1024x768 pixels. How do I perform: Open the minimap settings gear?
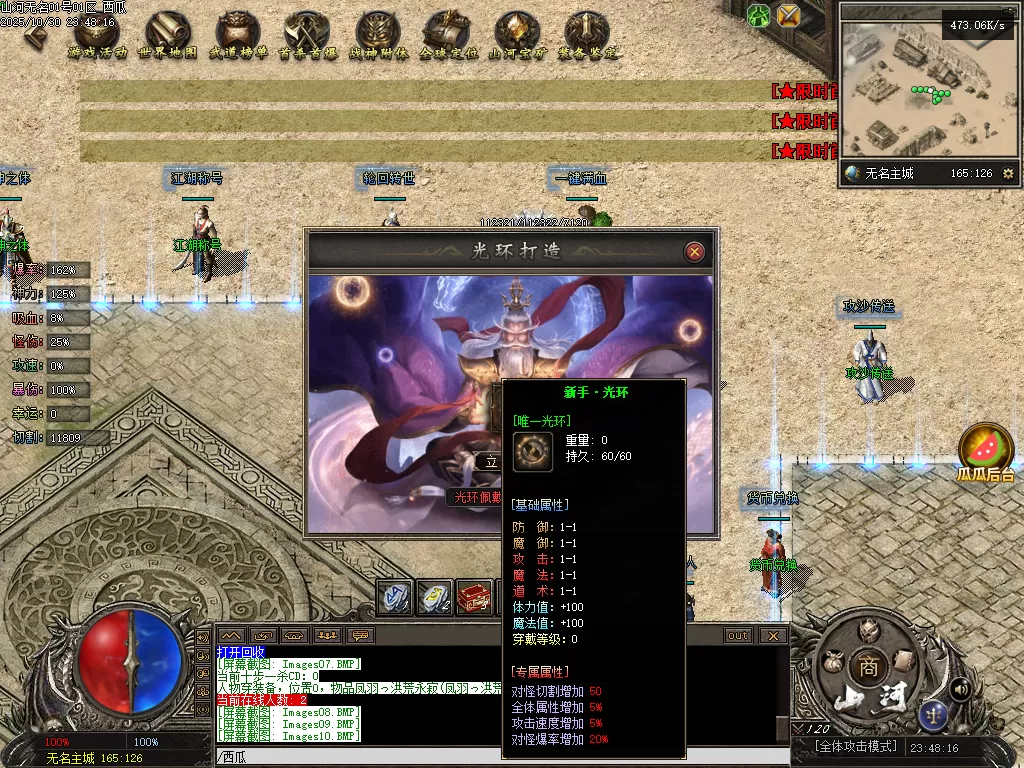click(x=1007, y=174)
